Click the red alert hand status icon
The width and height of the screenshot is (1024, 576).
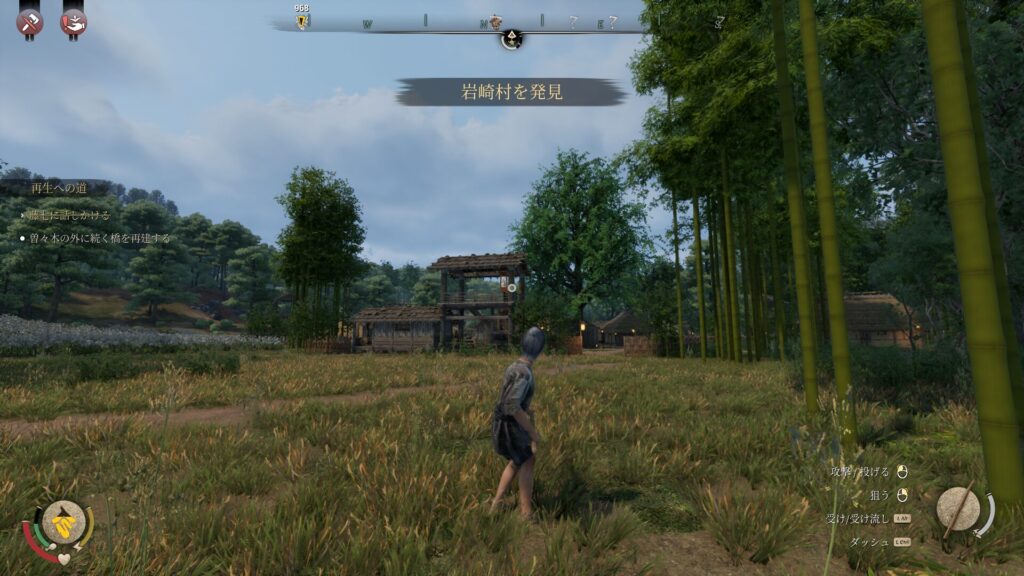[73, 21]
